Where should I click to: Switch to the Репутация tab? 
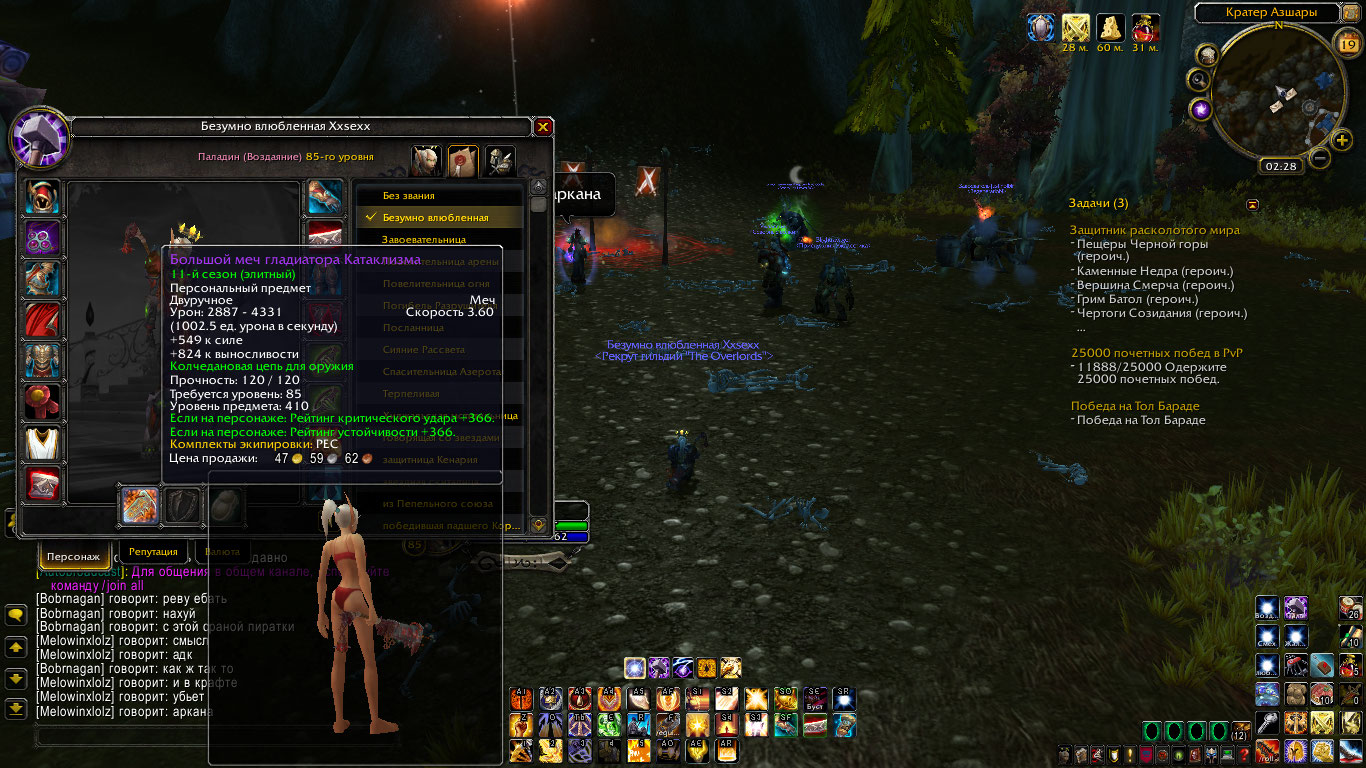(x=153, y=552)
